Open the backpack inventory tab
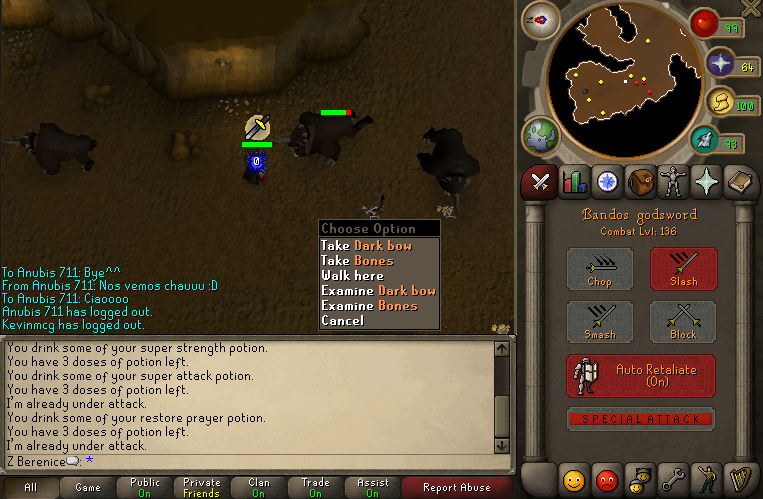This screenshot has height=499, width=763. click(641, 182)
